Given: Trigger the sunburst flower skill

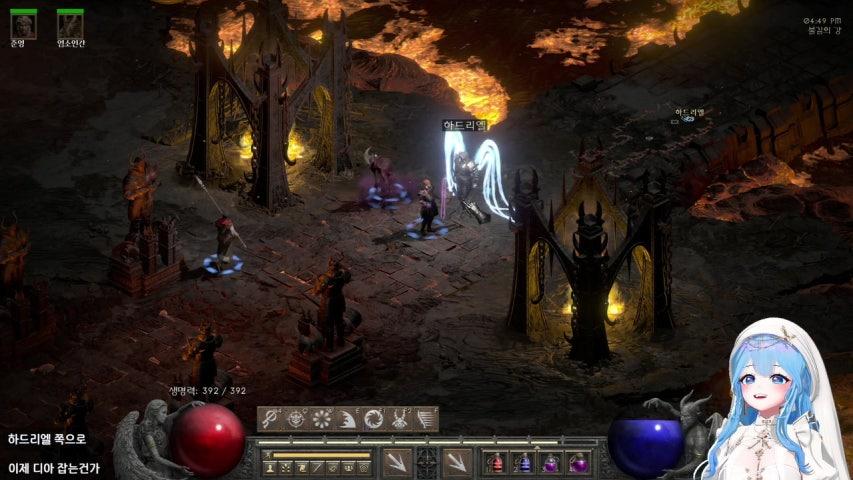Looking at the screenshot, I should click(x=322, y=419).
